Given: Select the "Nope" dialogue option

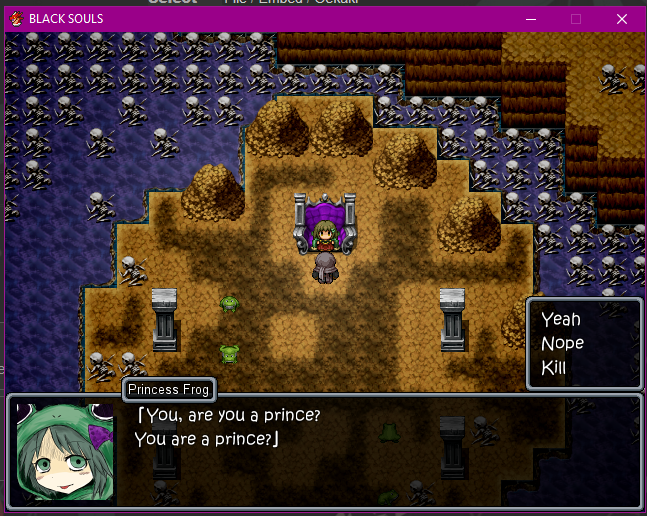Looking at the screenshot, I should [x=562, y=343].
